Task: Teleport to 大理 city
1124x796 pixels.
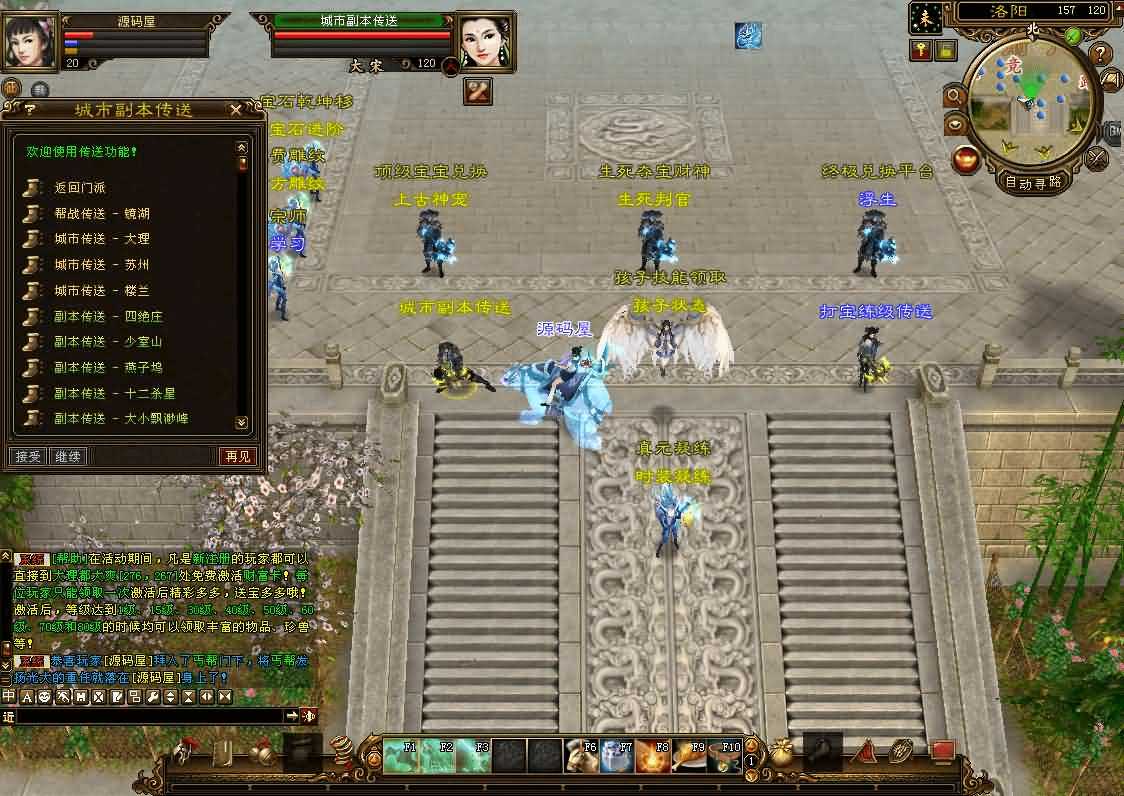Action: pos(102,239)
